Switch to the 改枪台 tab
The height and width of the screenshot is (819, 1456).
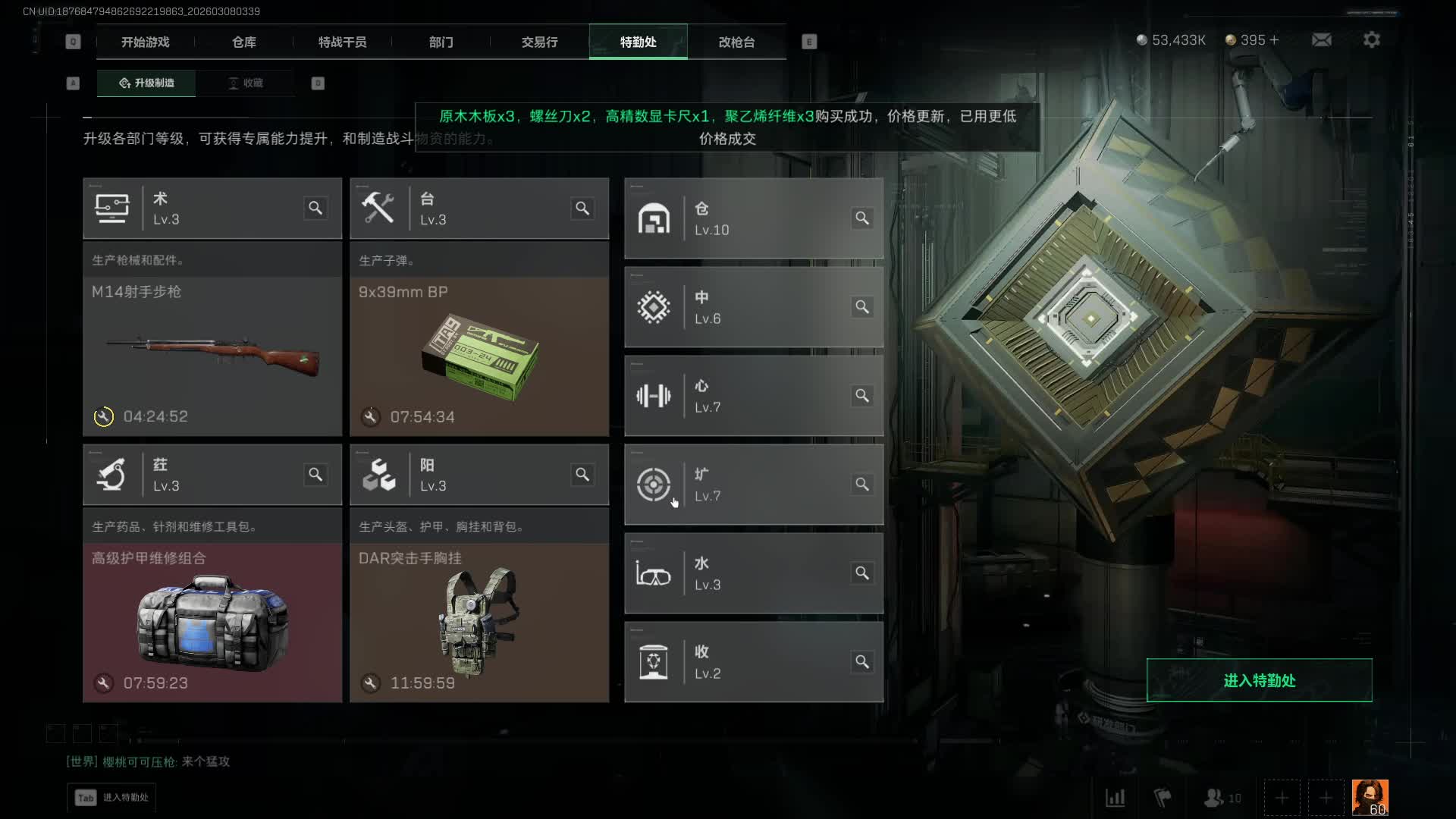coord(736,42)
